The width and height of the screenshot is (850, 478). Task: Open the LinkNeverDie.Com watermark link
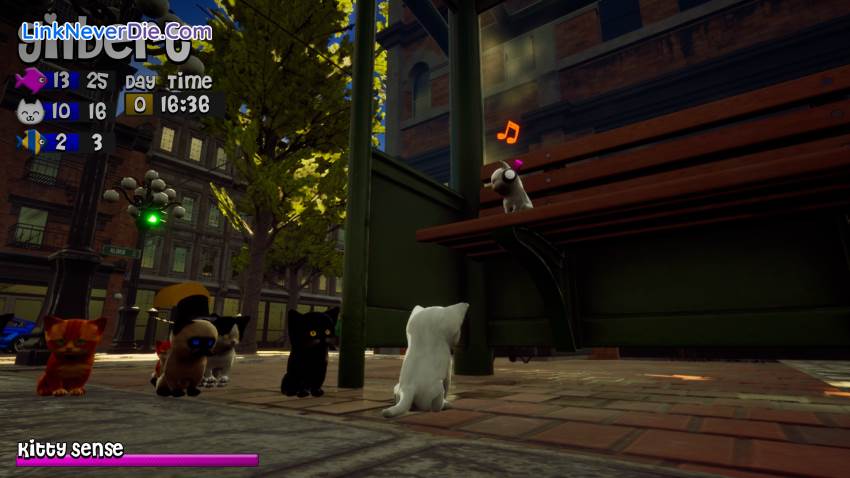point(116,31)
